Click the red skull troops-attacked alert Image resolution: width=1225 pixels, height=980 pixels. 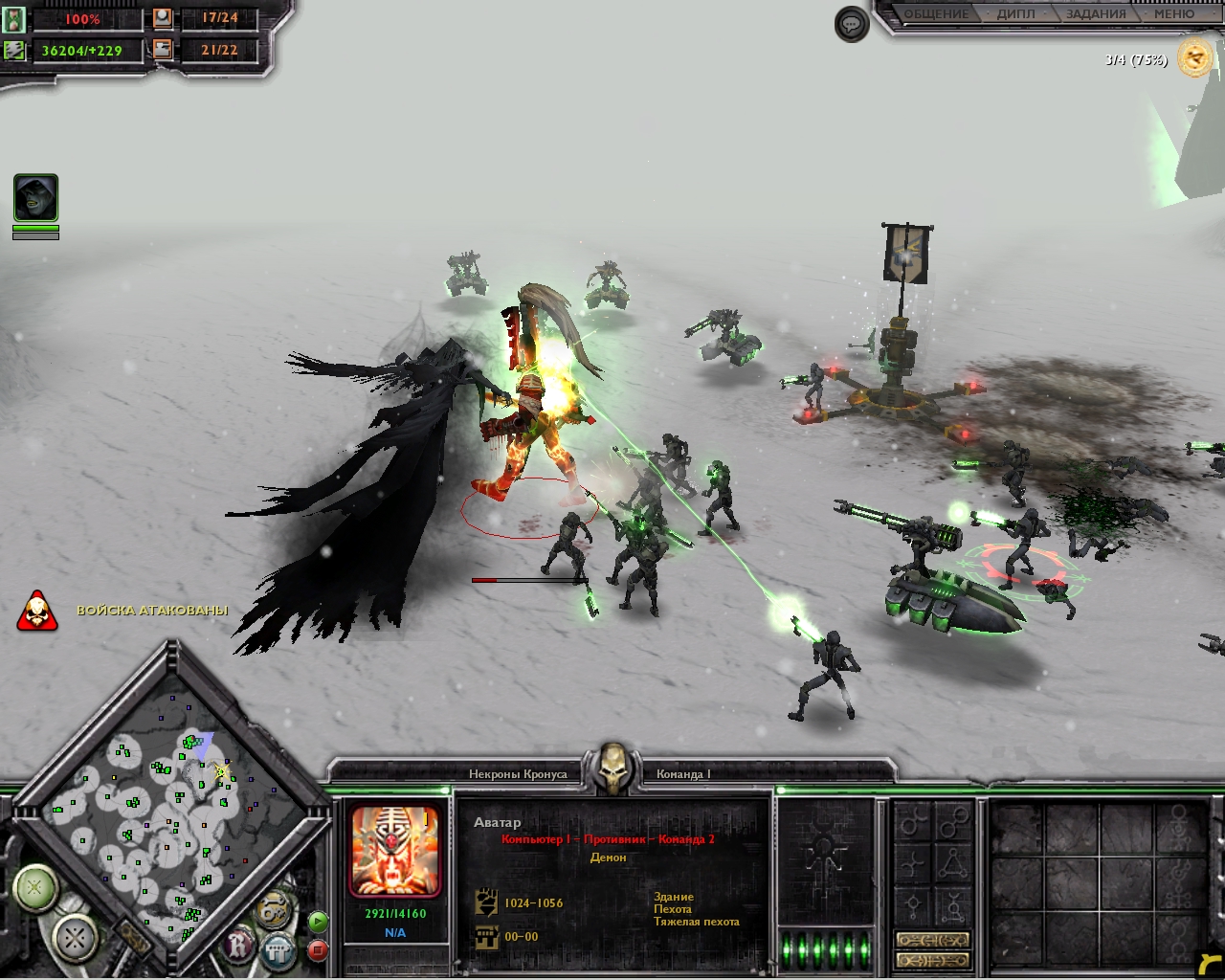pos(37,612)
